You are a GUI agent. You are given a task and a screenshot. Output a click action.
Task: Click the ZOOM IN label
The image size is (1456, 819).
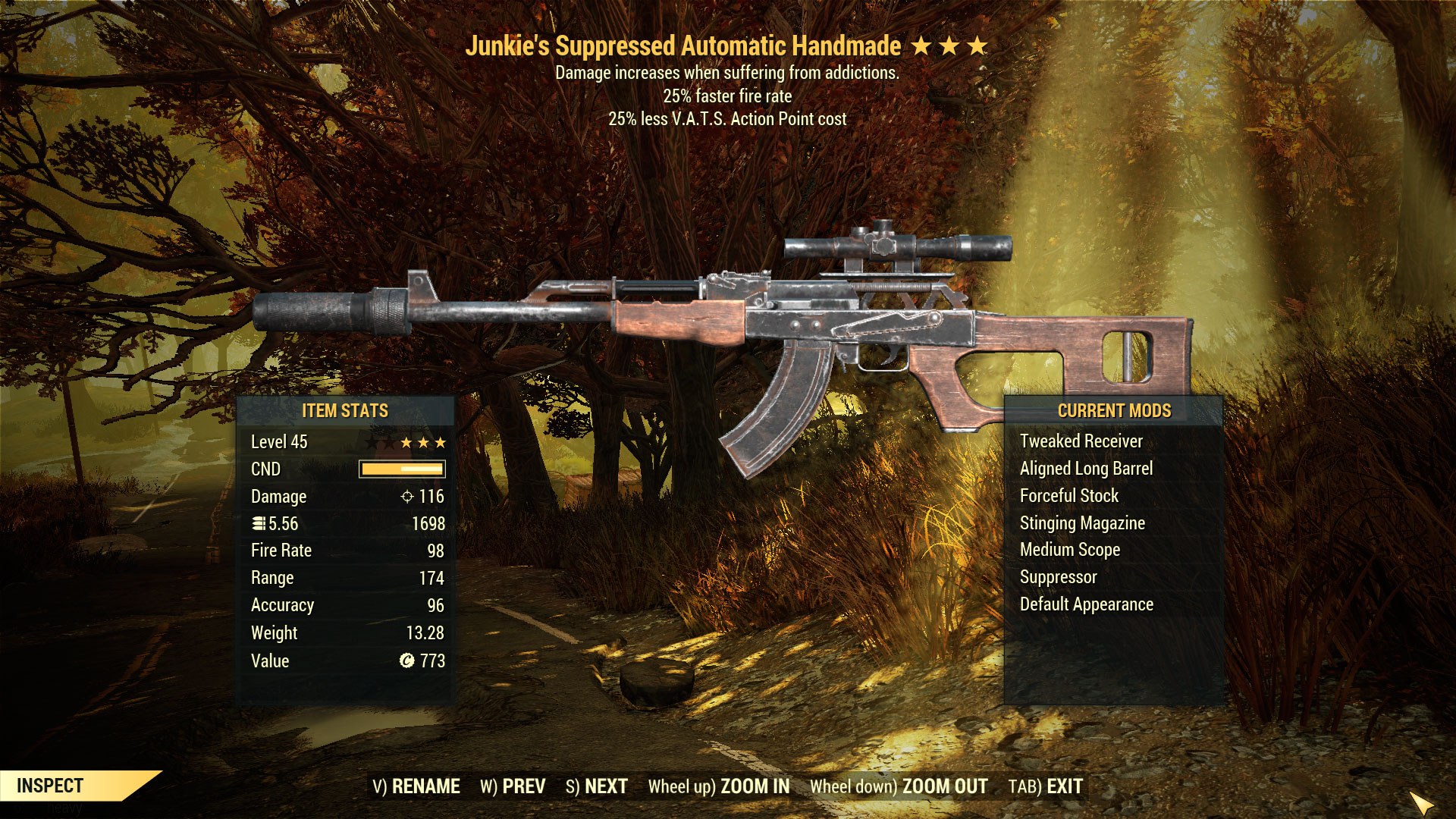pos(755,786)
